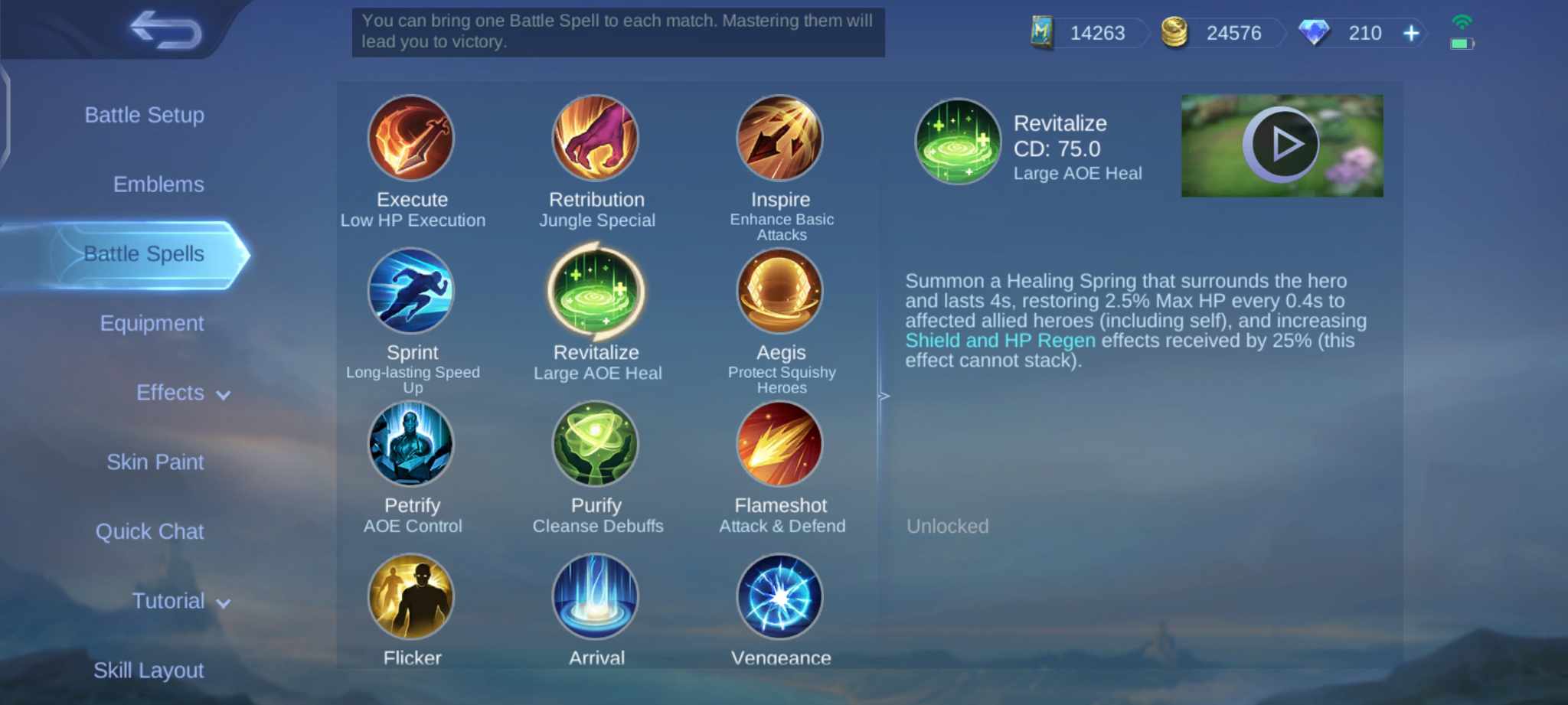
Task: Select the Purify spell icon
Action: 596,445
